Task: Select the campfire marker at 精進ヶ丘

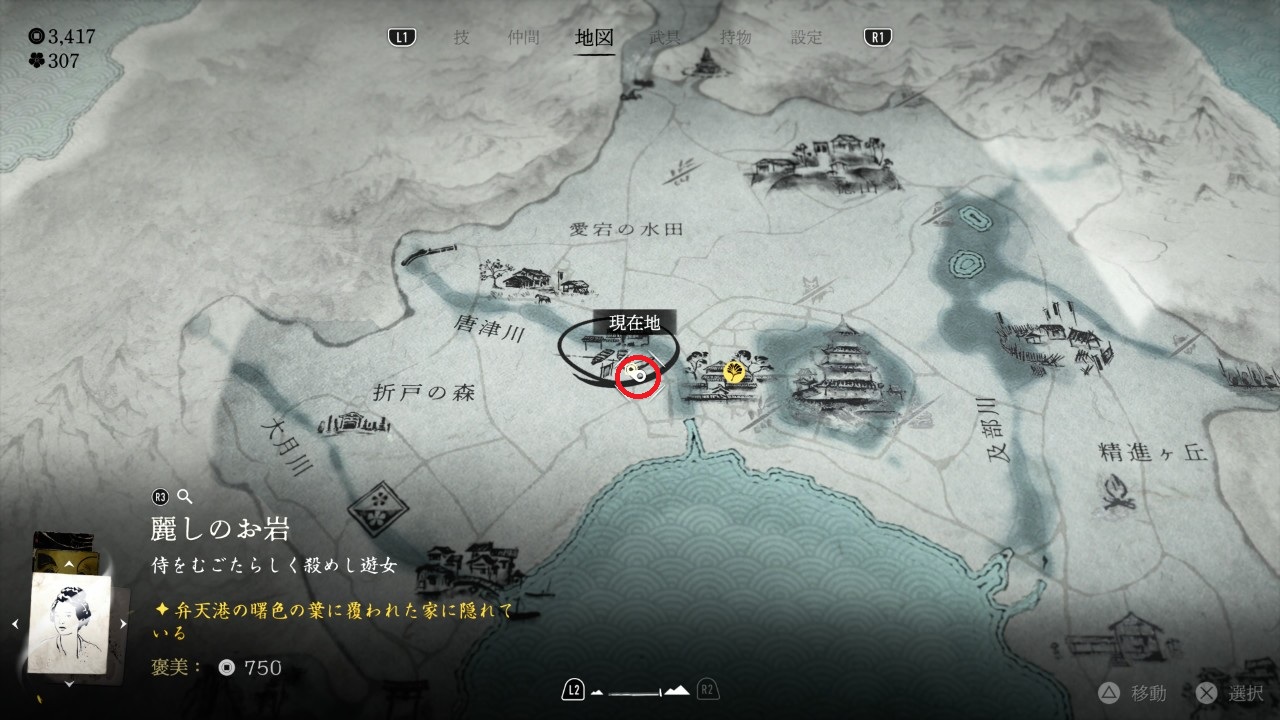Action: pos(1118,492)
